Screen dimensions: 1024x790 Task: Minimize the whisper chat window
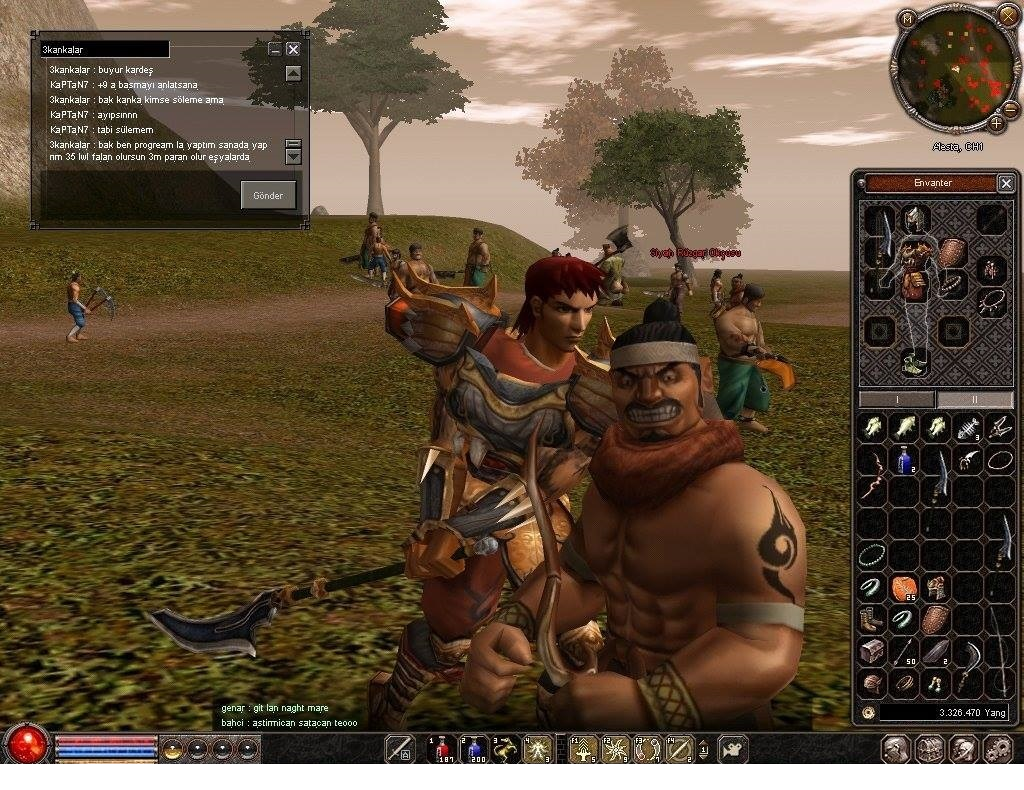coord(275,49)
